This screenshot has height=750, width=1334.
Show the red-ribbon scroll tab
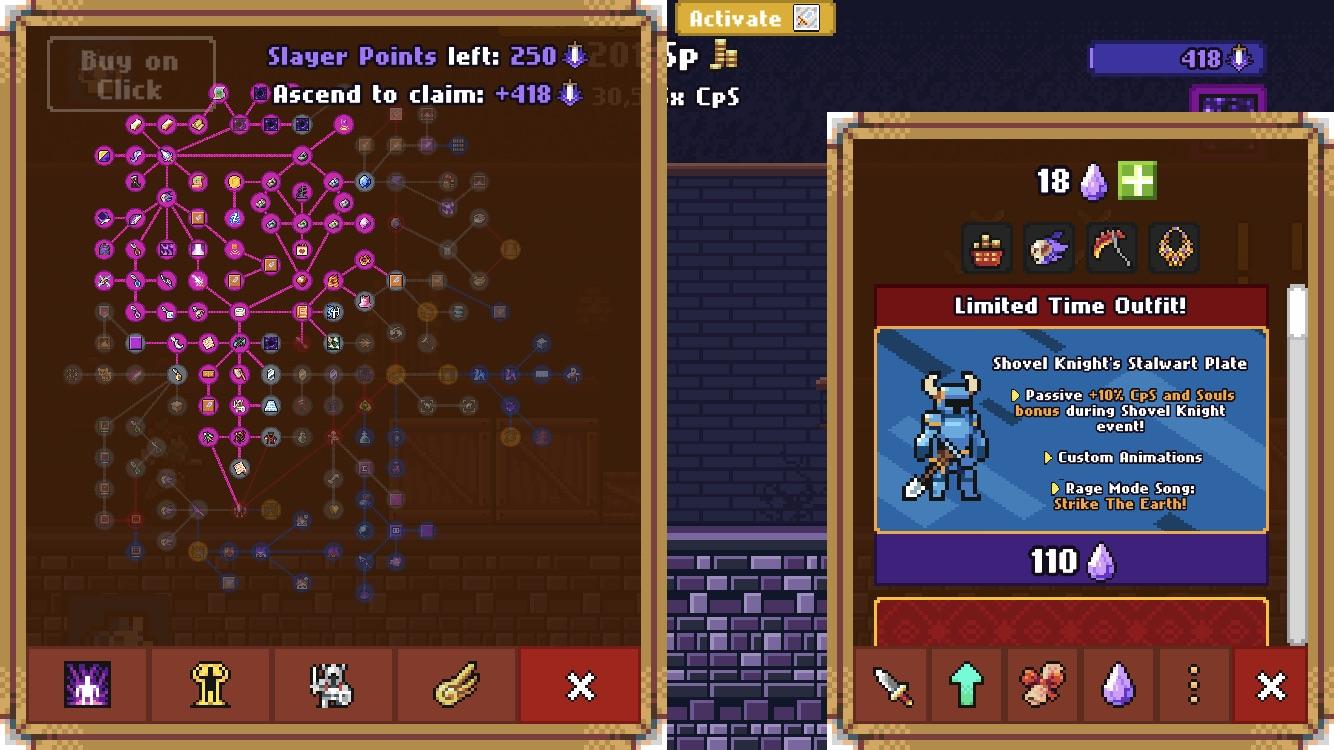pos(1042,686)
